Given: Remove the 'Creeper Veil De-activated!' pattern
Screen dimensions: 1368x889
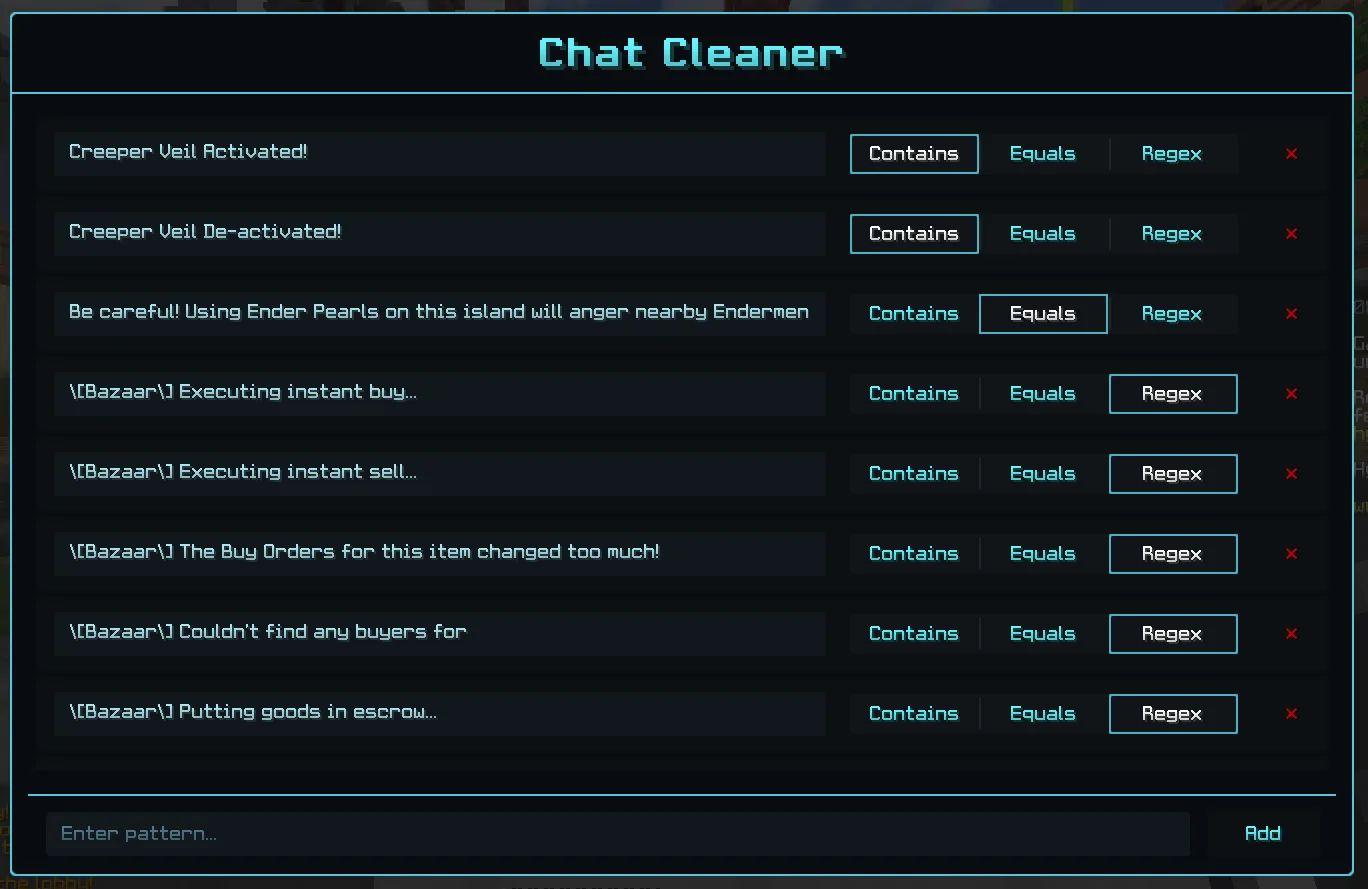Looking at the screenshot, I should click(x=1290, y=234).
